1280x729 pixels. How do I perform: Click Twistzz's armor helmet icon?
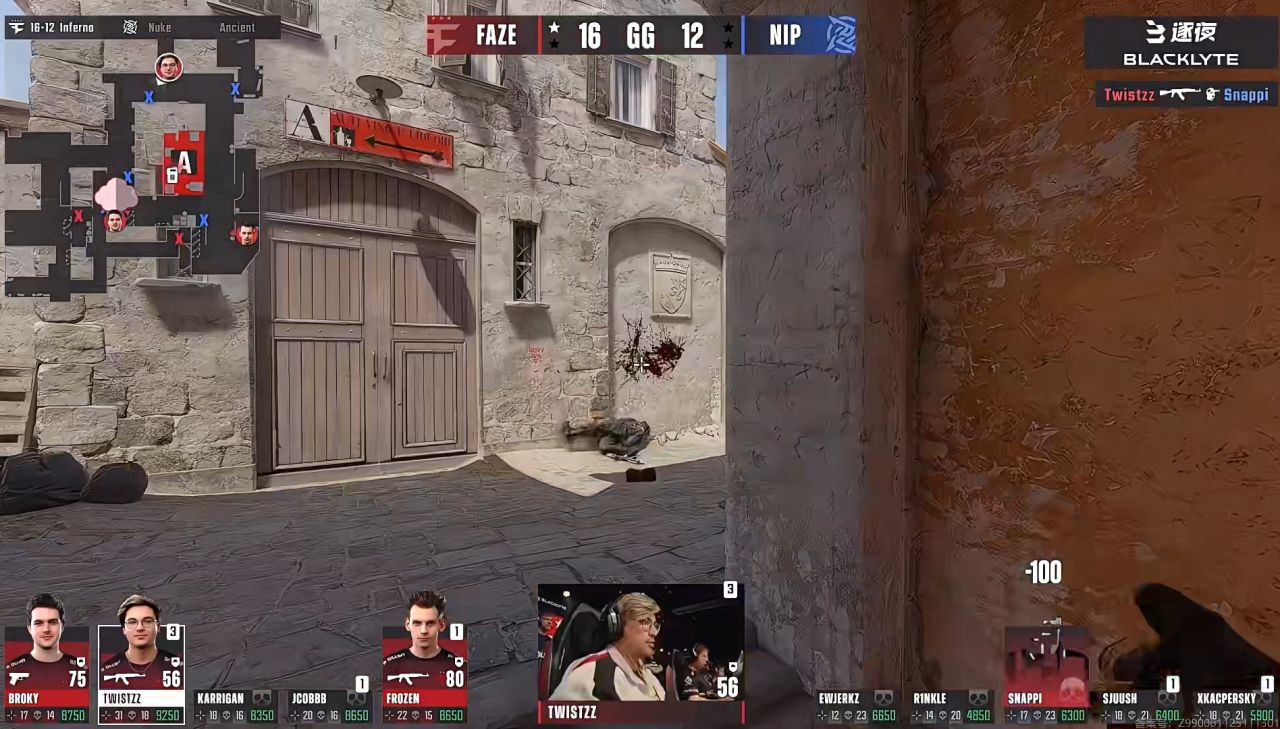pos(176,661)
